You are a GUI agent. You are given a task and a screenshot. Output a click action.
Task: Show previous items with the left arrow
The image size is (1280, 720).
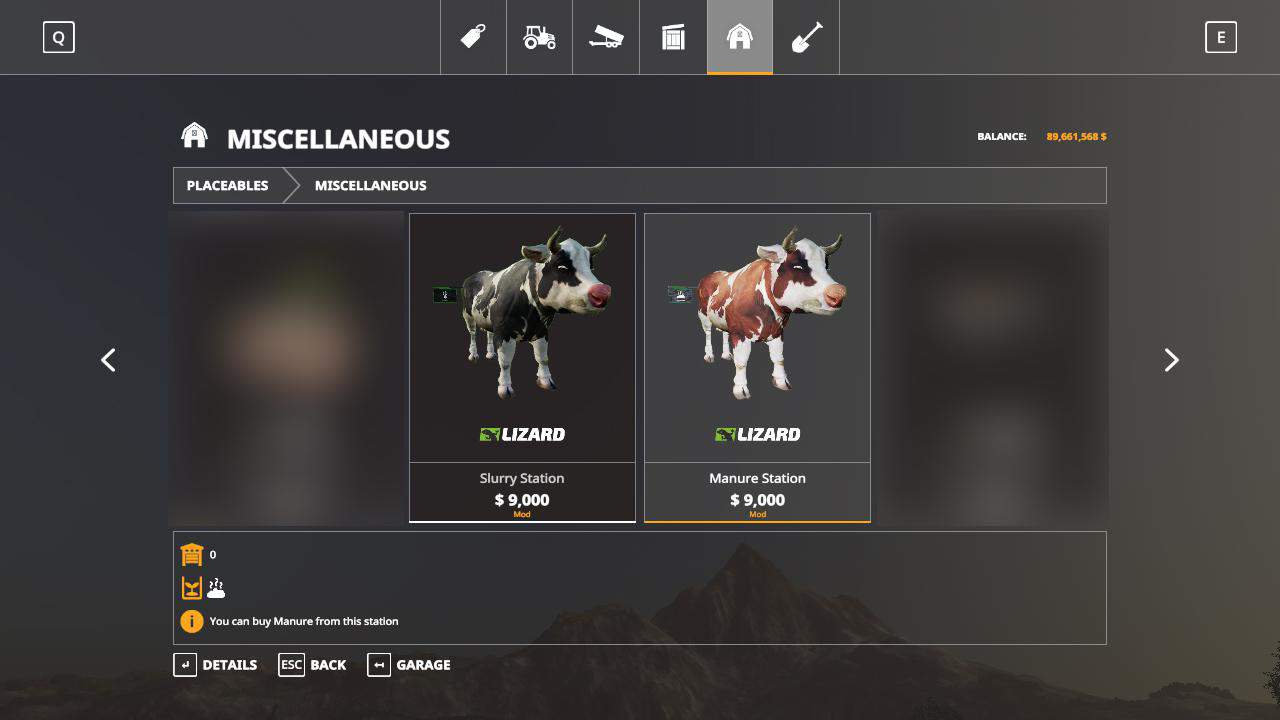pyautogui.click(x=108, y=360)
